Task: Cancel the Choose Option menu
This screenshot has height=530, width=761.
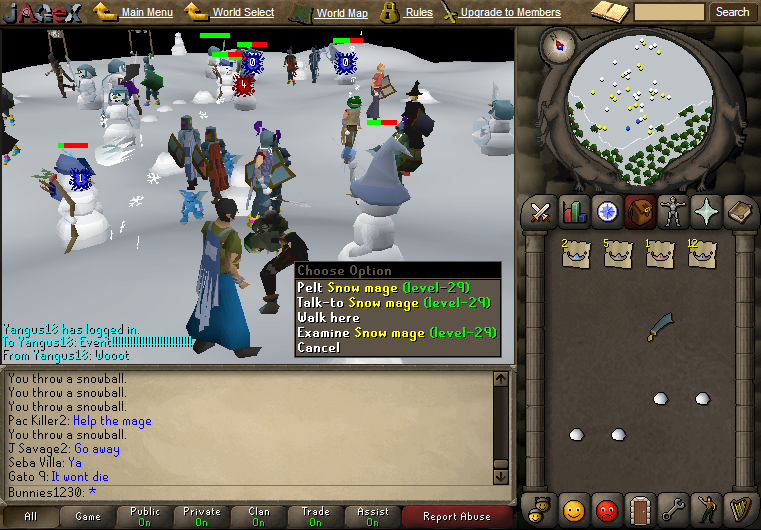Action: click(319, 347)
